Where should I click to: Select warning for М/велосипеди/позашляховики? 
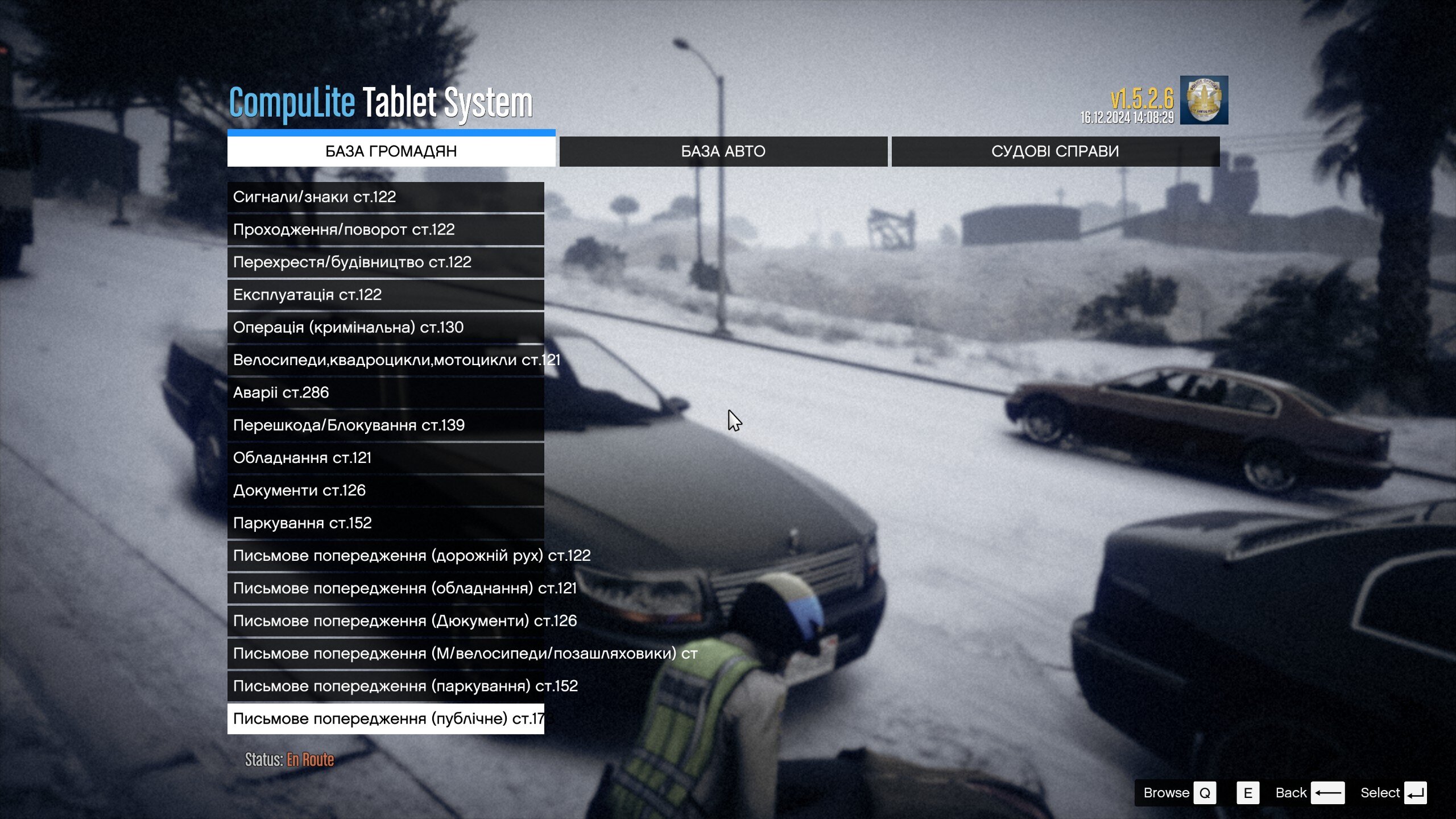click(386, 653)
